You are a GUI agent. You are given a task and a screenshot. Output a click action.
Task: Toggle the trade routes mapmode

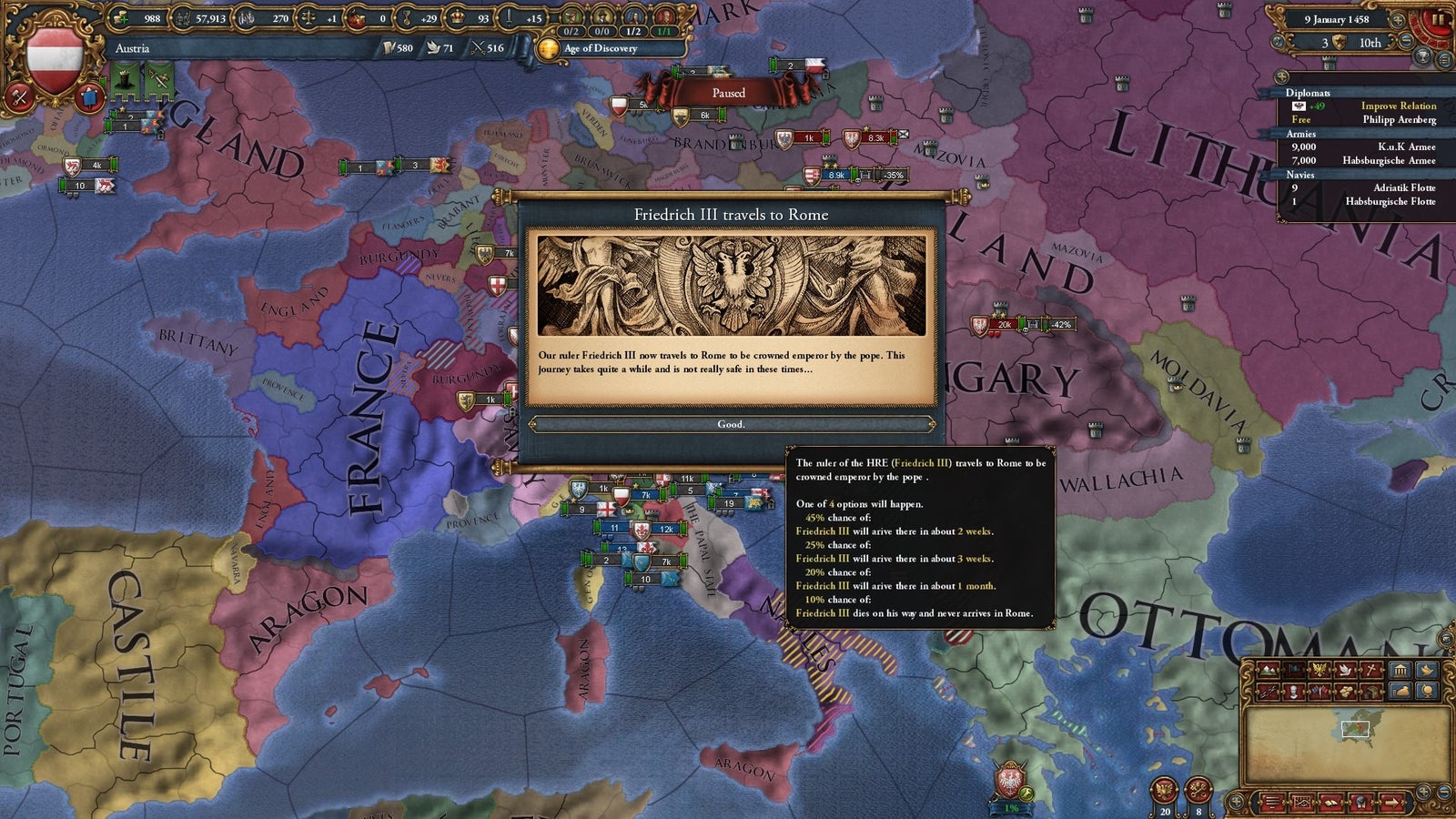pos(1268,693)
